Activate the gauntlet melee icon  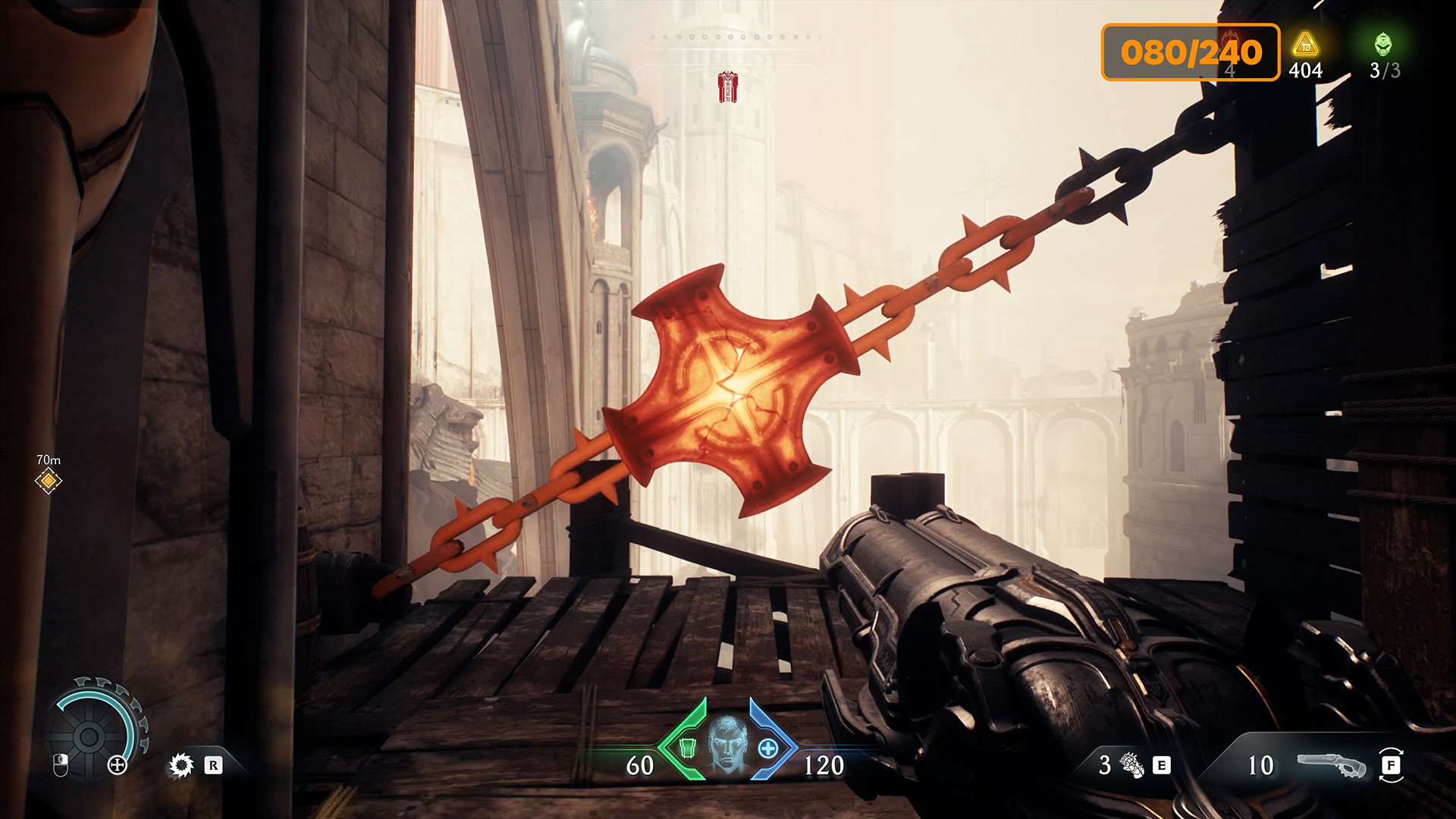(1131, 765)
